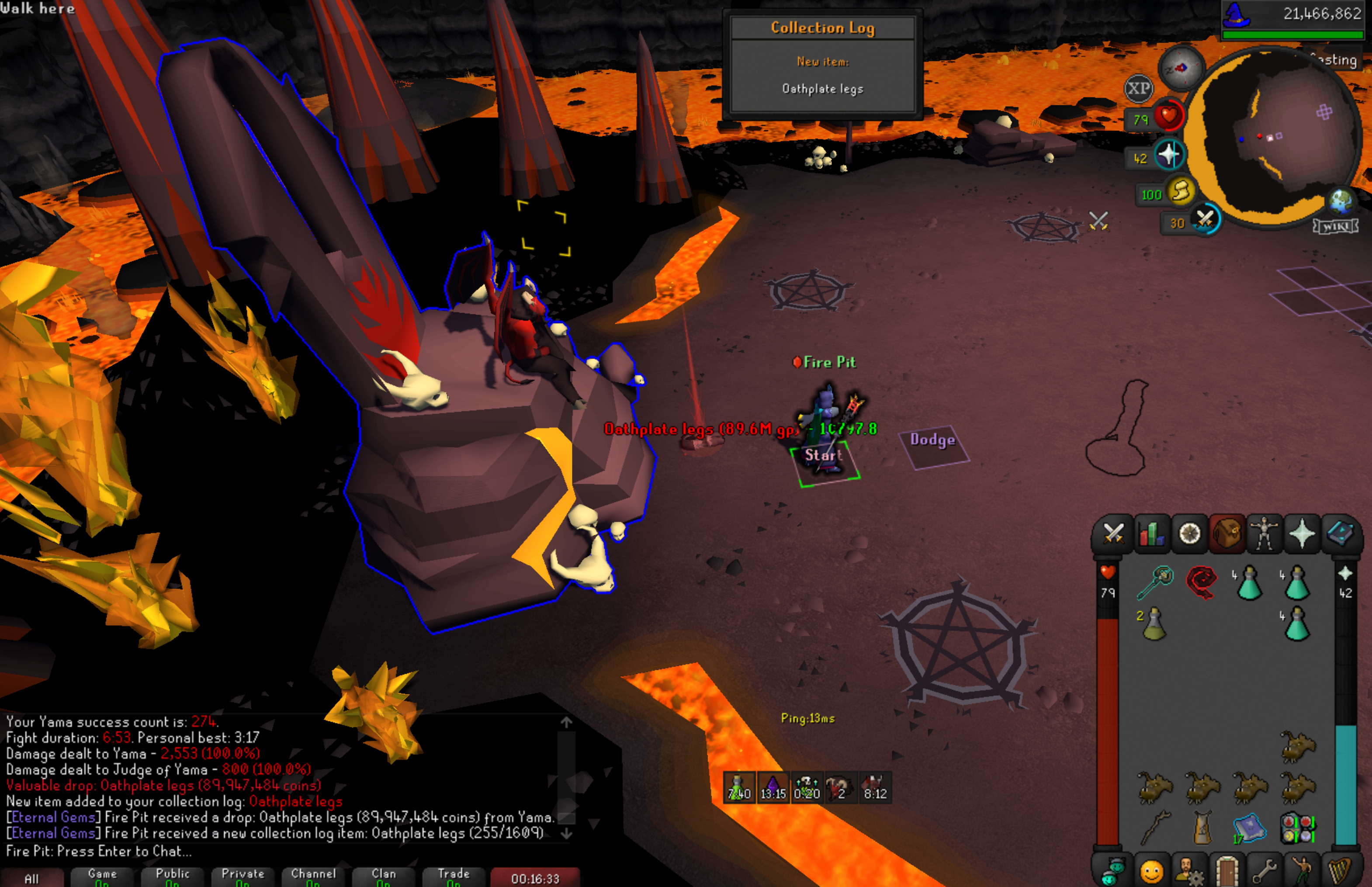Activate the special attack orb
The image size is (1372, 887).
1204,219
